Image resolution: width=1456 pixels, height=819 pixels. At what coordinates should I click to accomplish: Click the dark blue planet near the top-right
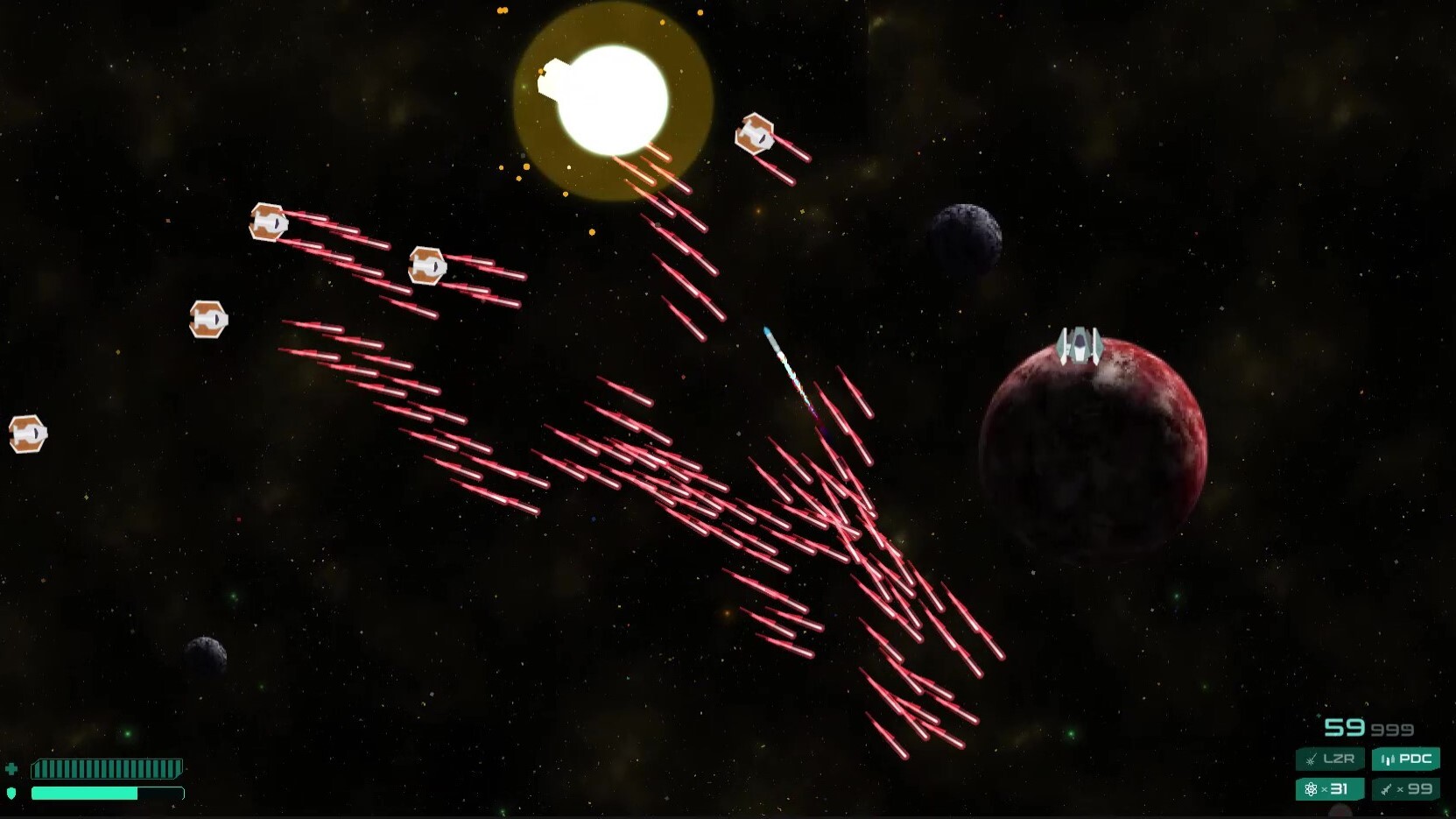pyautogui.click(x=965, y=237)
